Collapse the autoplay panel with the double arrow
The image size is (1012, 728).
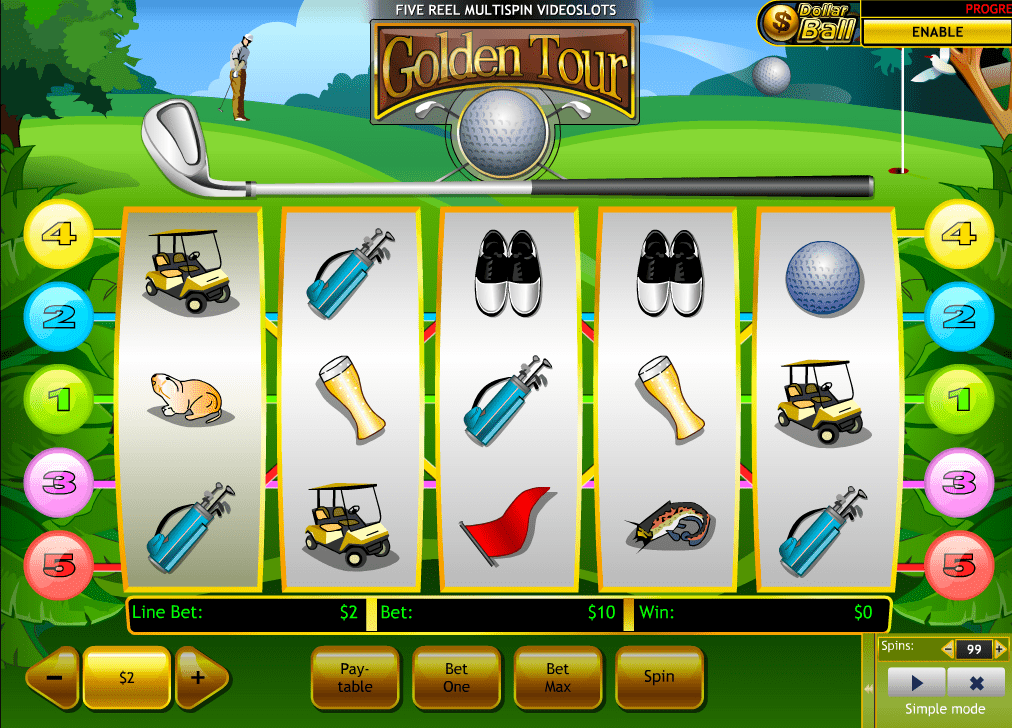(x=866, y=691)
